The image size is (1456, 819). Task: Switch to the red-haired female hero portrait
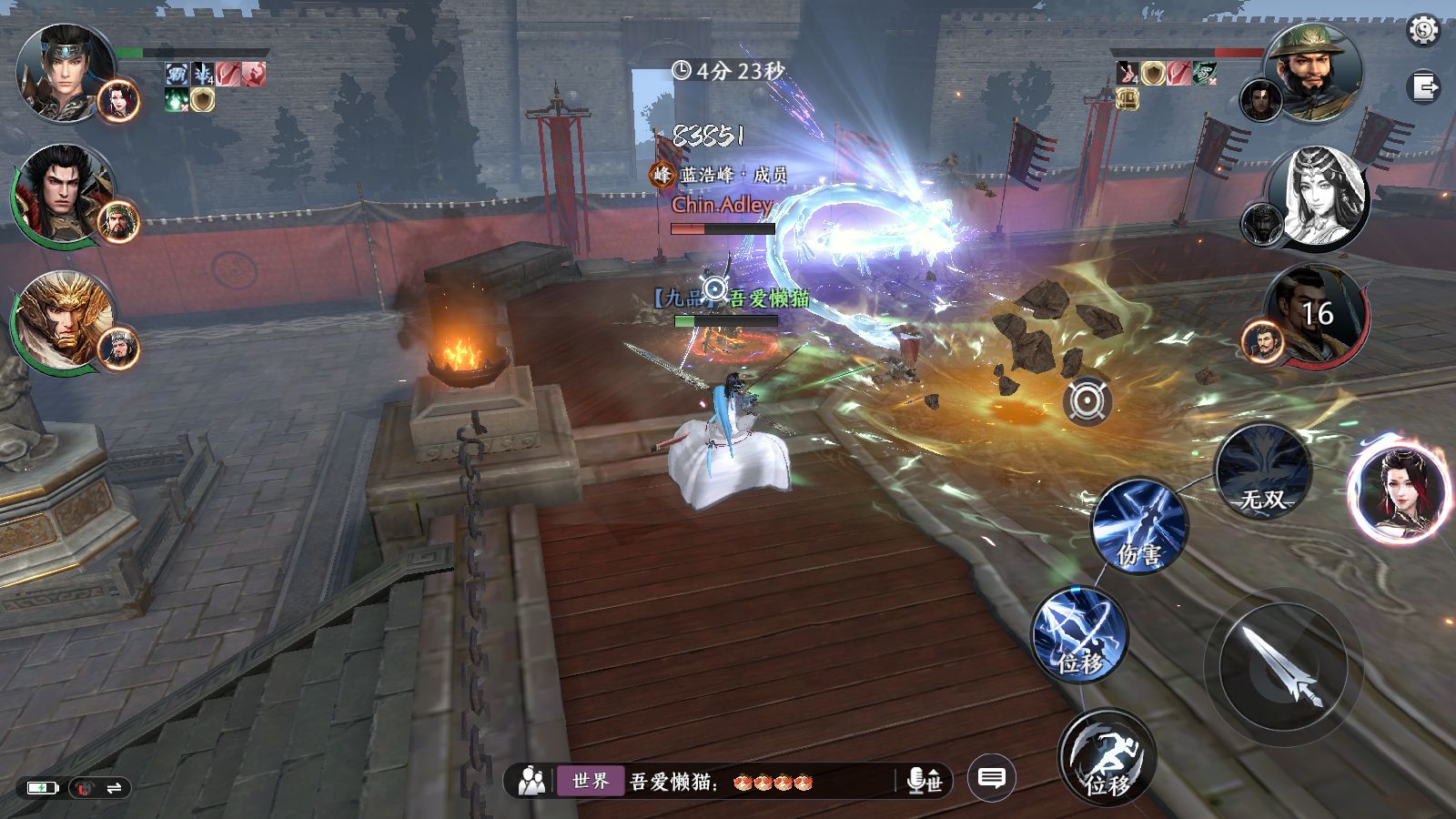[x=1399, y=491]
